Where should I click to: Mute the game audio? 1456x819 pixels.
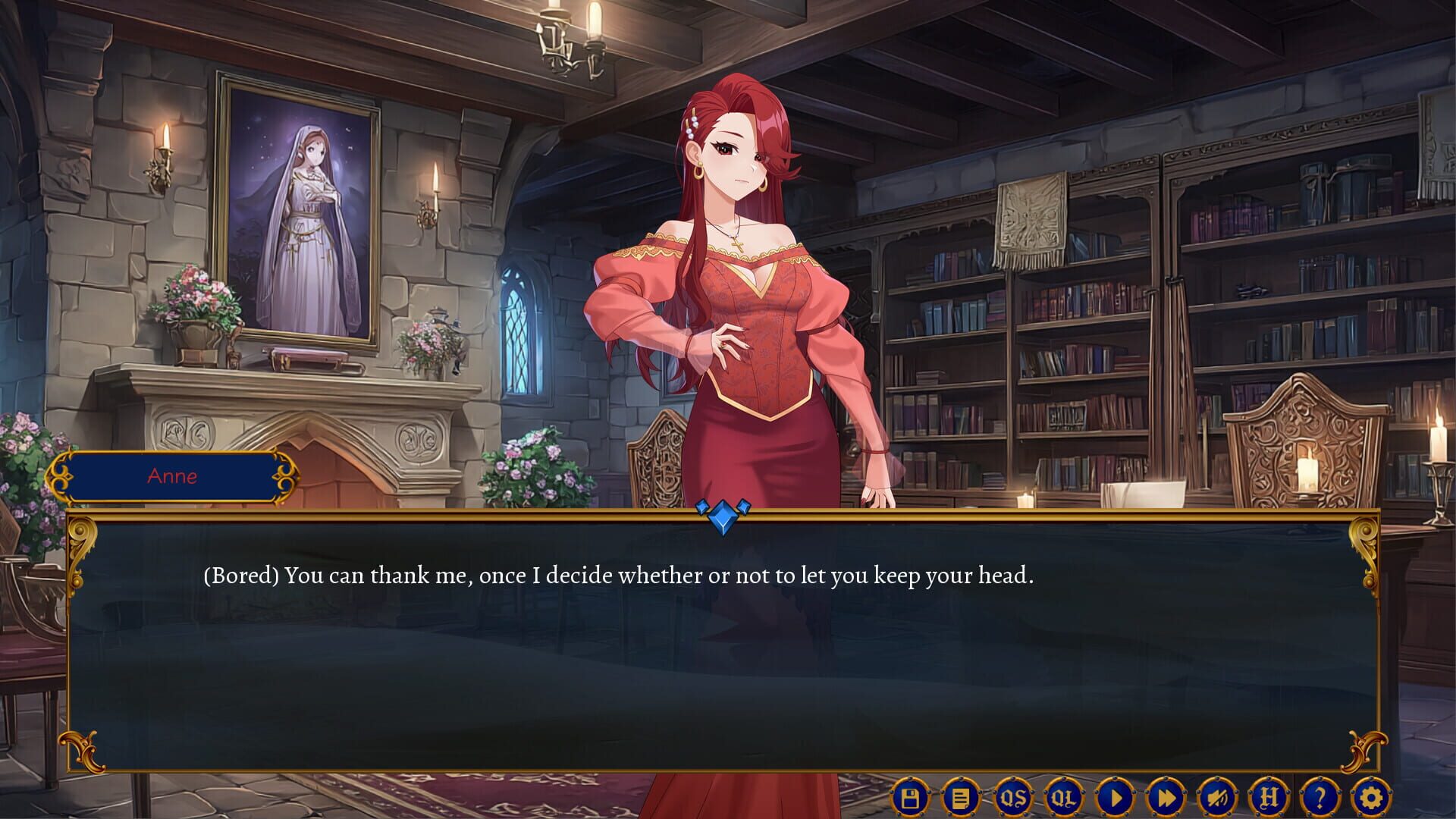point(1219,796)
